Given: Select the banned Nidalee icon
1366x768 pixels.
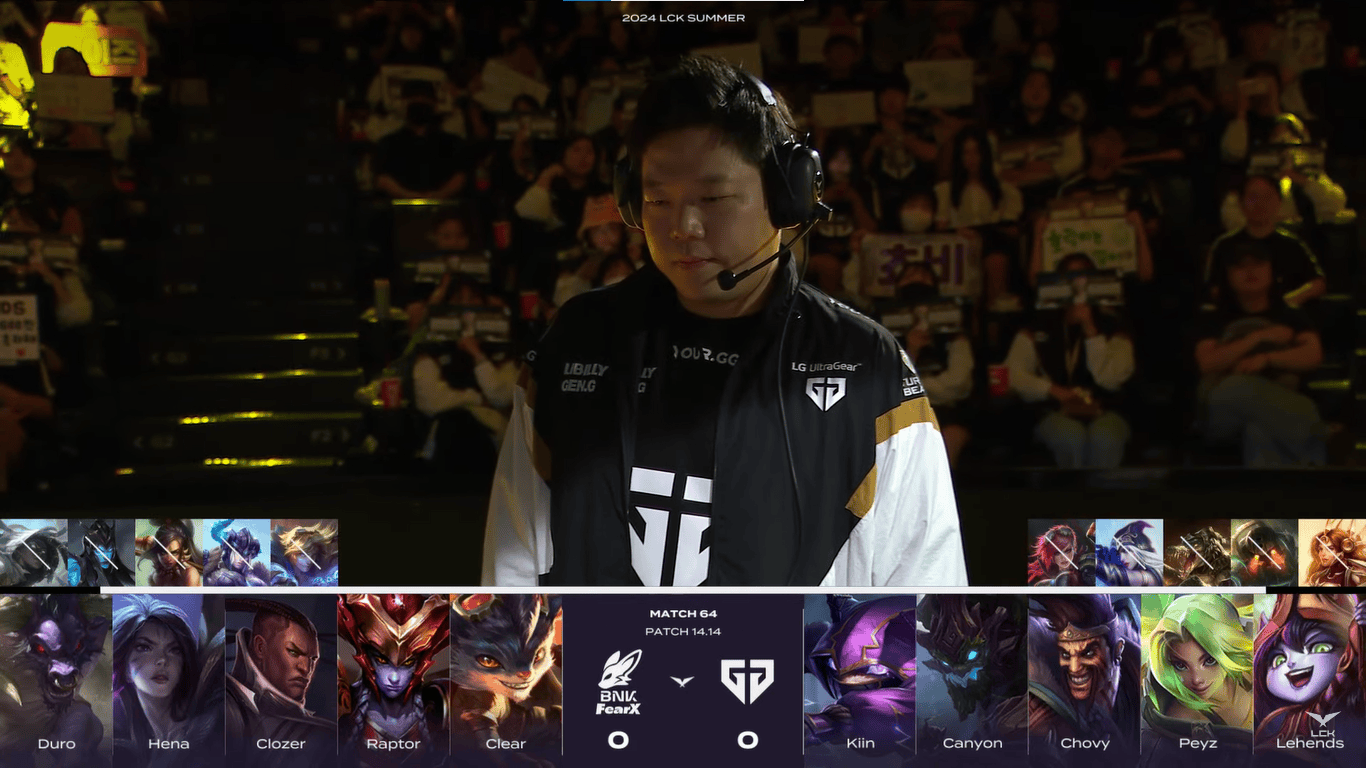Looking at the screenshot, I should (169, 552).
